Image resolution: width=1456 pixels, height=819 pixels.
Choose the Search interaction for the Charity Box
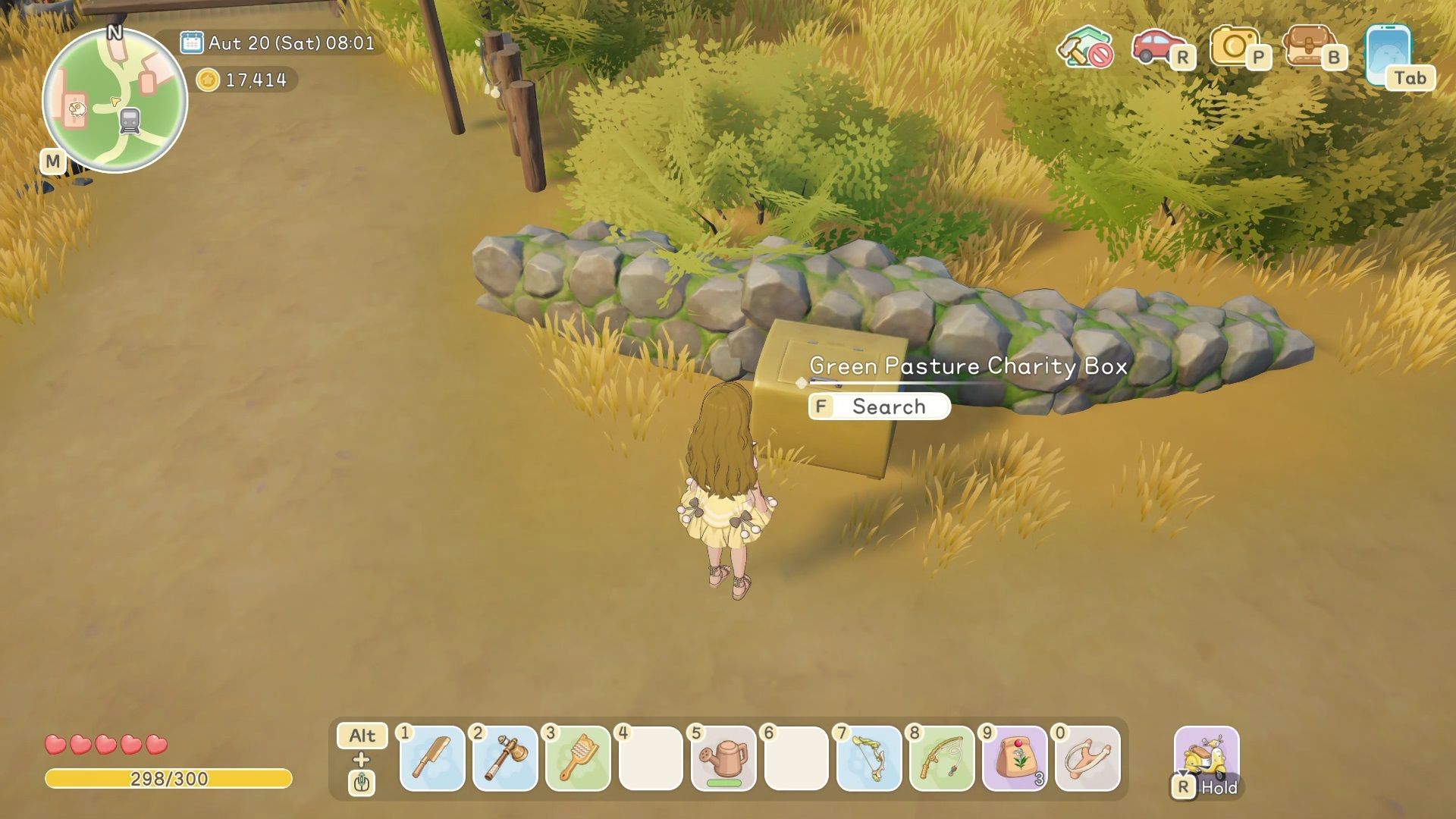pos(879,406)
